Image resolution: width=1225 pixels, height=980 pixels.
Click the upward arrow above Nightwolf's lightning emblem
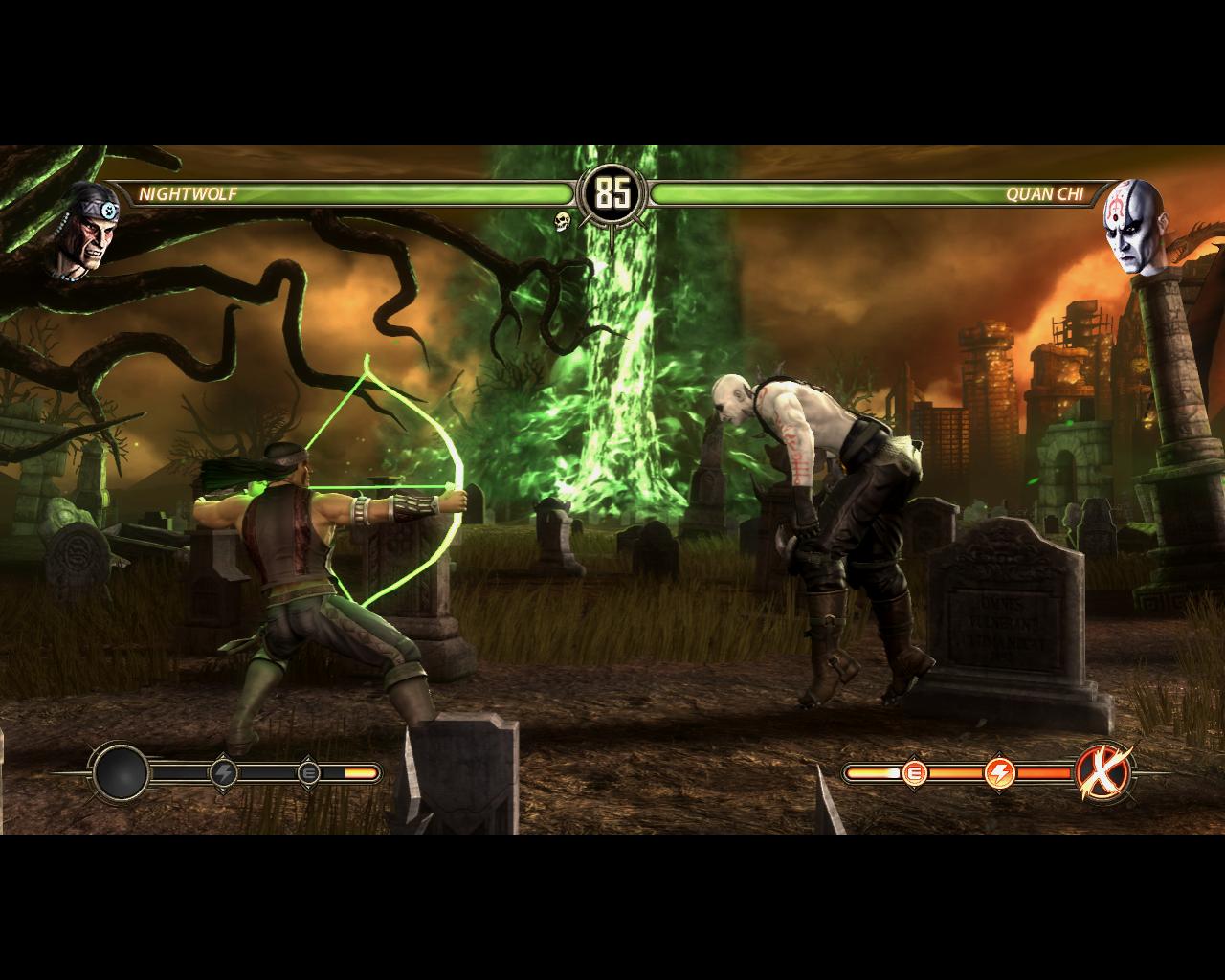[x=224, y=755]
